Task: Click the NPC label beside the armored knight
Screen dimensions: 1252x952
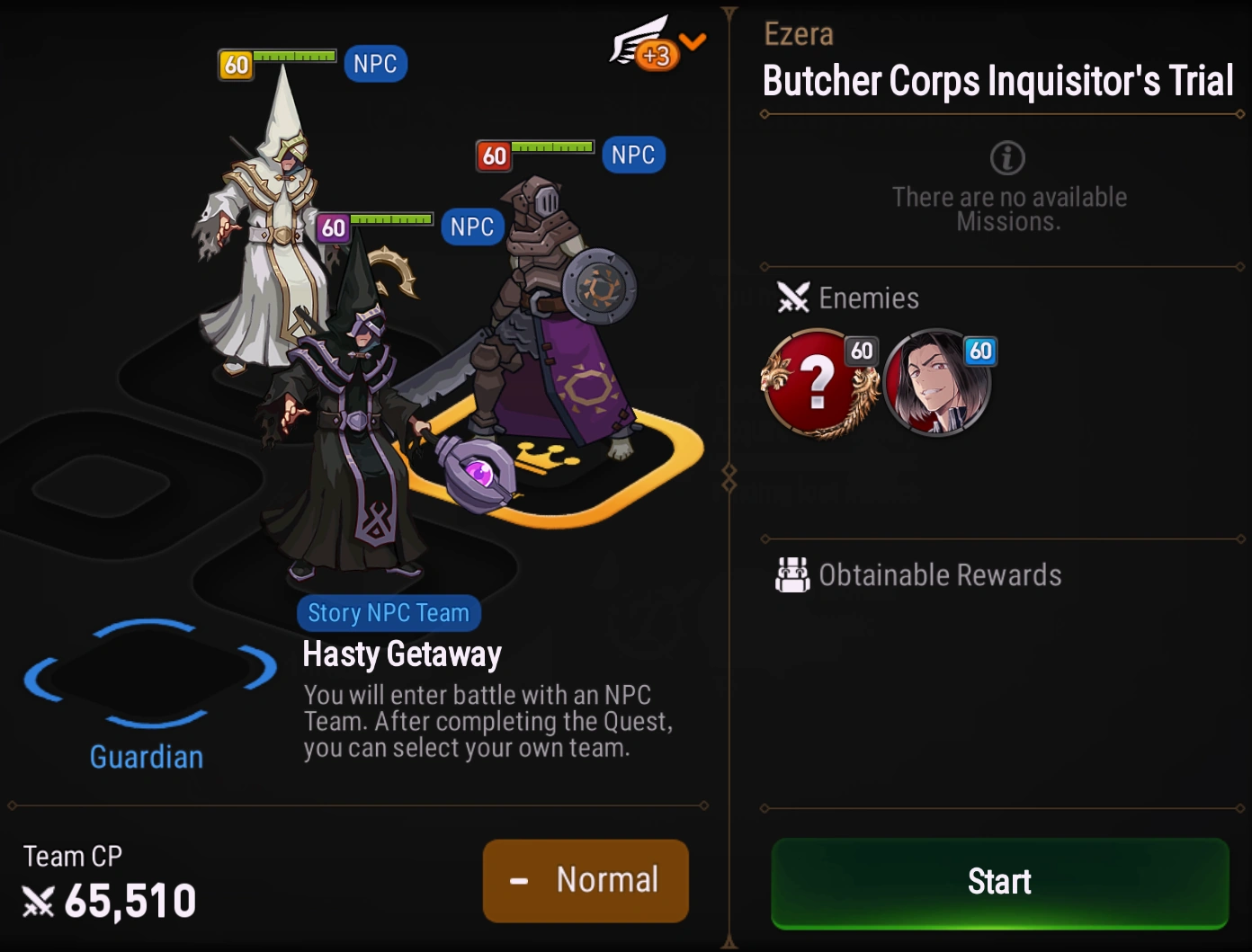Action: click(x=632, y=155)
